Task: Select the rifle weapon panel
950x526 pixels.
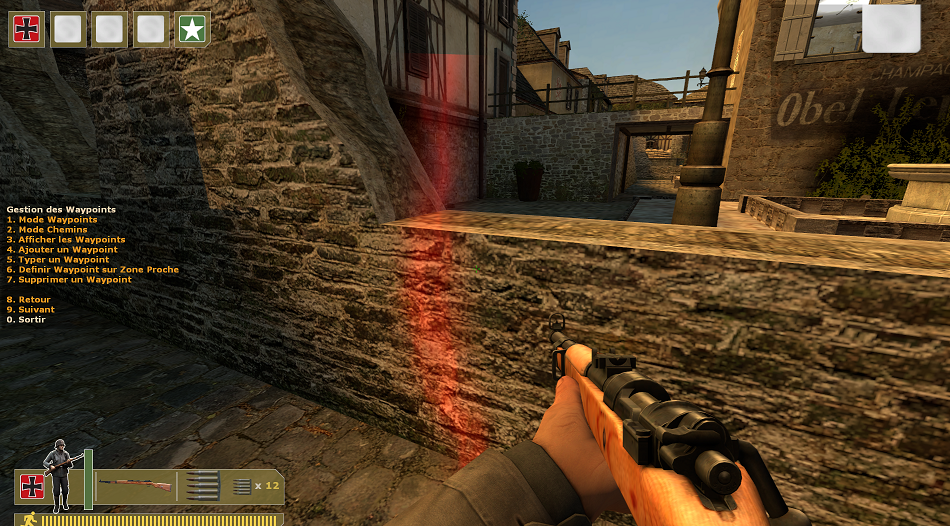Action: (x=135, y=486)
